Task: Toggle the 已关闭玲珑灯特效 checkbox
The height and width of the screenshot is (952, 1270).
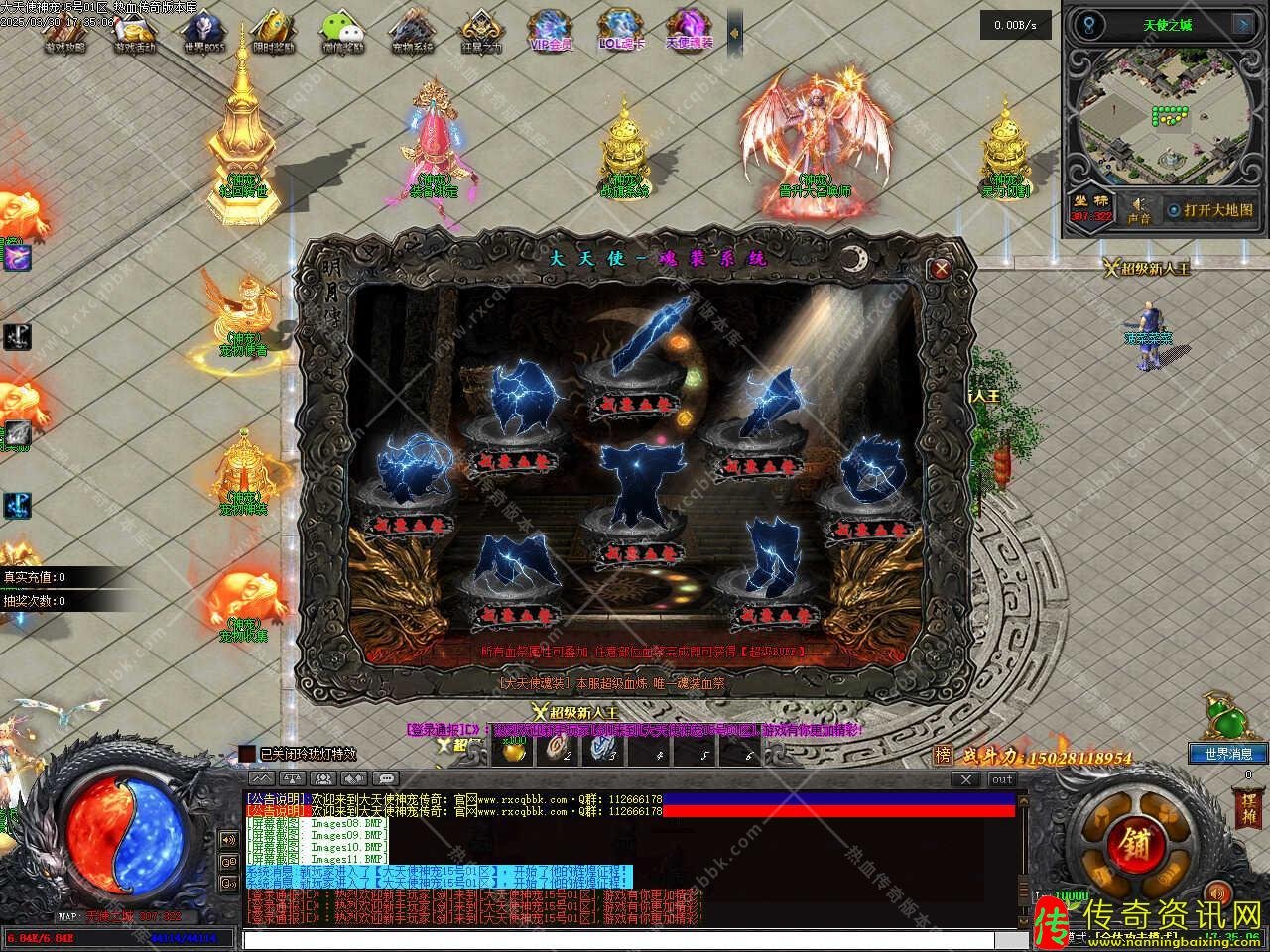Action: click(x=247, y=754)
